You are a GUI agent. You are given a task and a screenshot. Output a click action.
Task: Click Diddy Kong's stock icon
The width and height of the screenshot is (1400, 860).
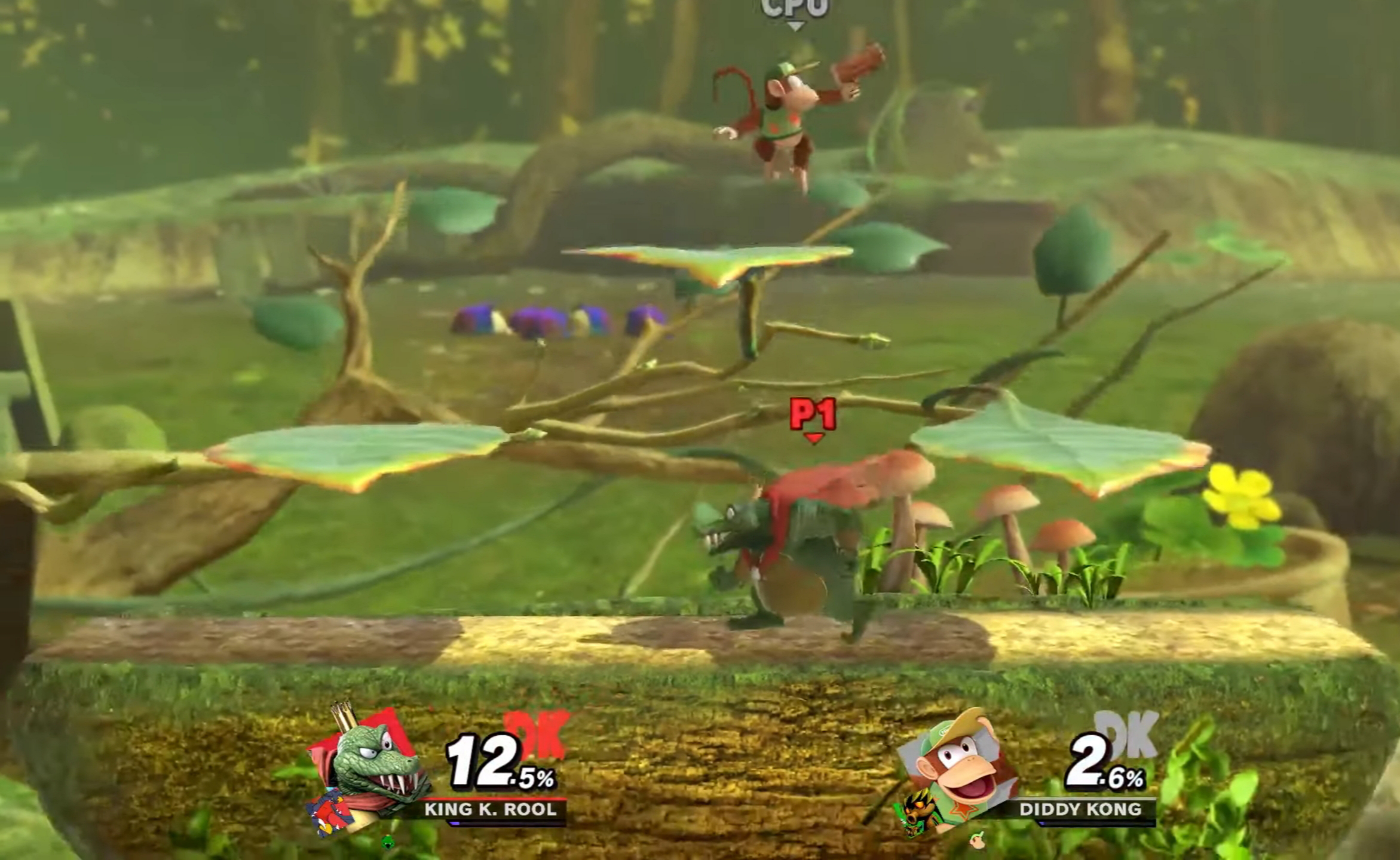[978, 838]
